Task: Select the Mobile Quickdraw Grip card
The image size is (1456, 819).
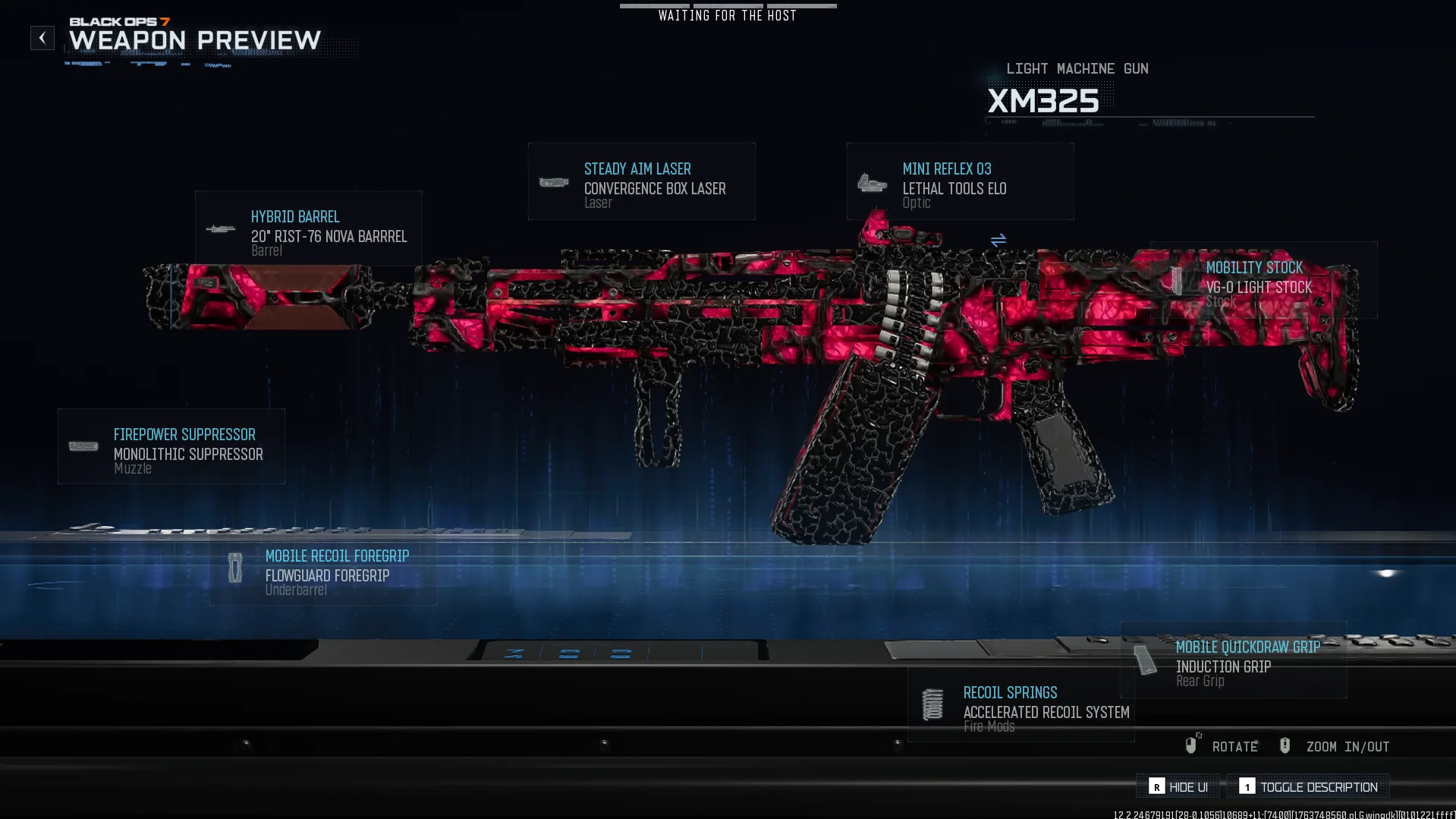Action: (x=1234, y=659)
